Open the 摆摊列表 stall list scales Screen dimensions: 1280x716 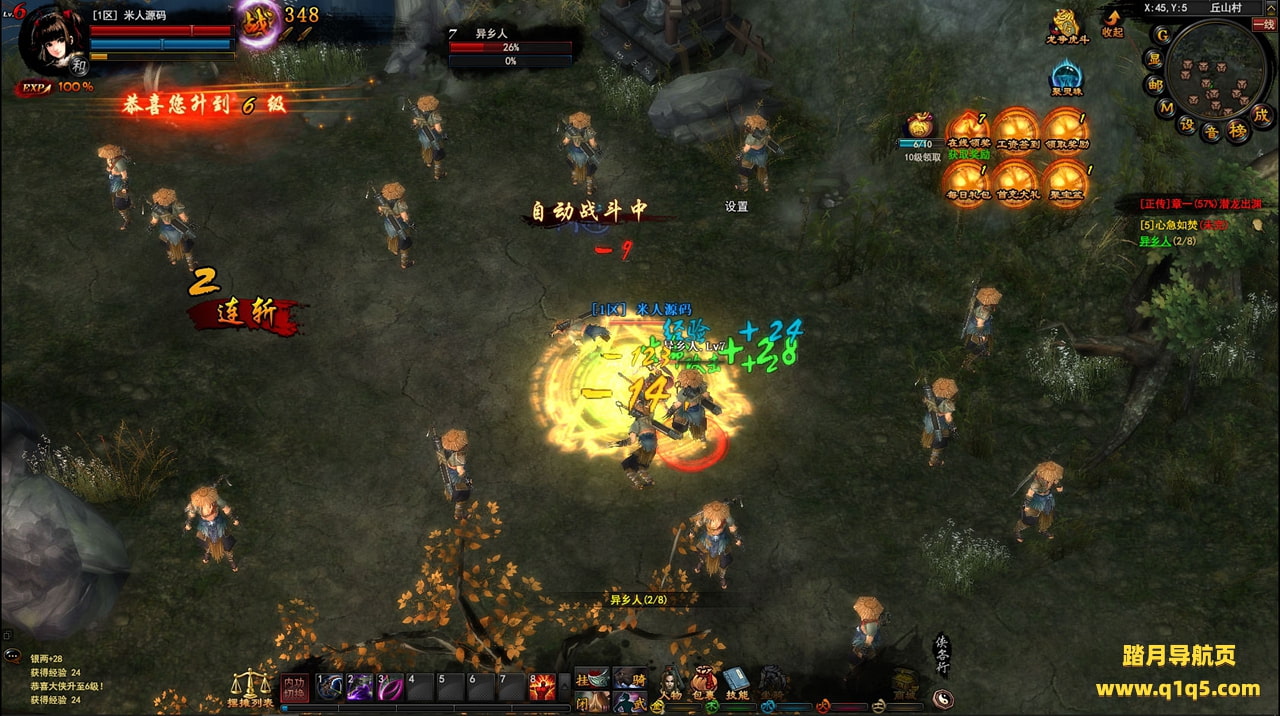tap(248, 688)
